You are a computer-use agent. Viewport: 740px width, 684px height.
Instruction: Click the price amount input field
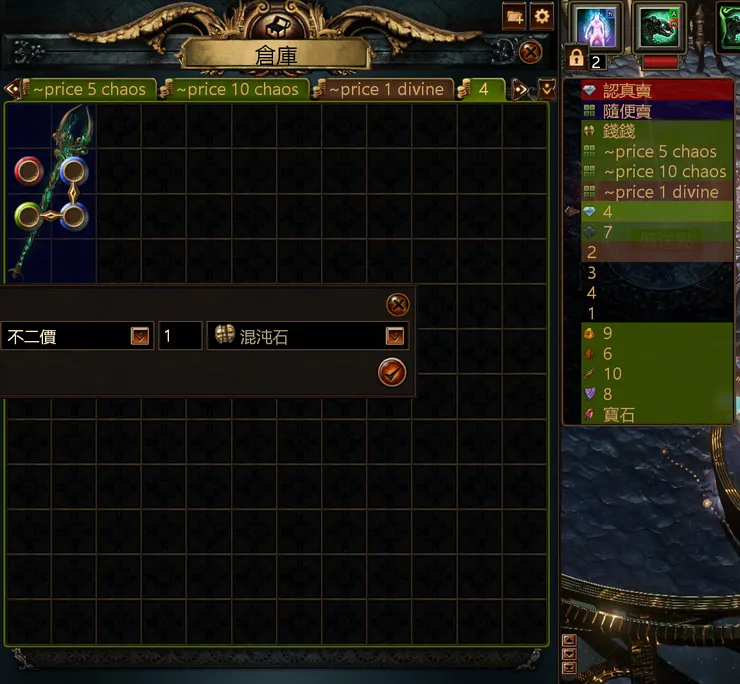tap(180, 337)
